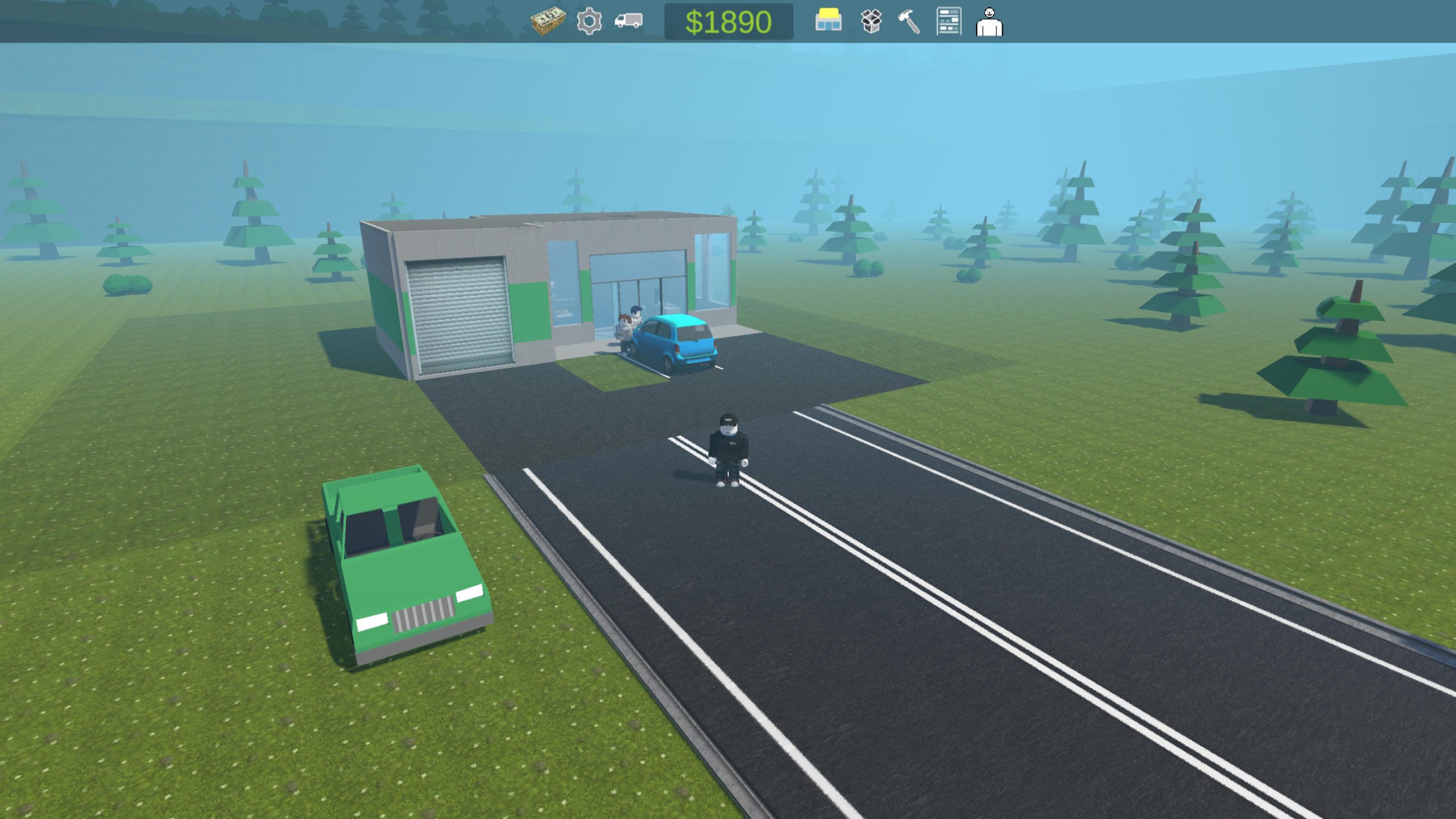Viewport: 1456px width, 819px height.
Task: Open the cash stack finances menu
Action: (549, 23)
